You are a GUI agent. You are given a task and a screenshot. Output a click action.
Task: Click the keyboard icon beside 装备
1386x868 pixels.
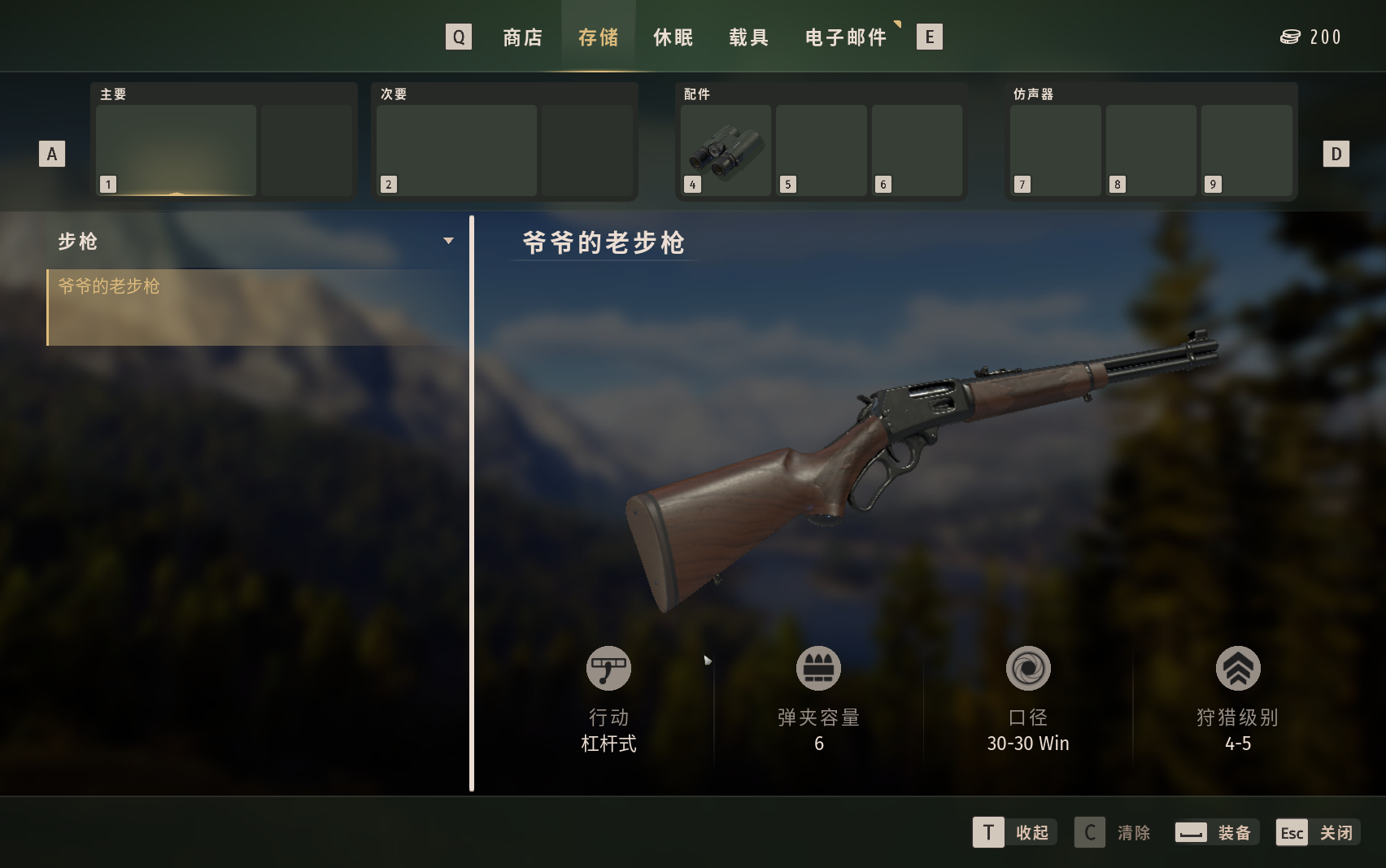click(x=1191, y=832)
